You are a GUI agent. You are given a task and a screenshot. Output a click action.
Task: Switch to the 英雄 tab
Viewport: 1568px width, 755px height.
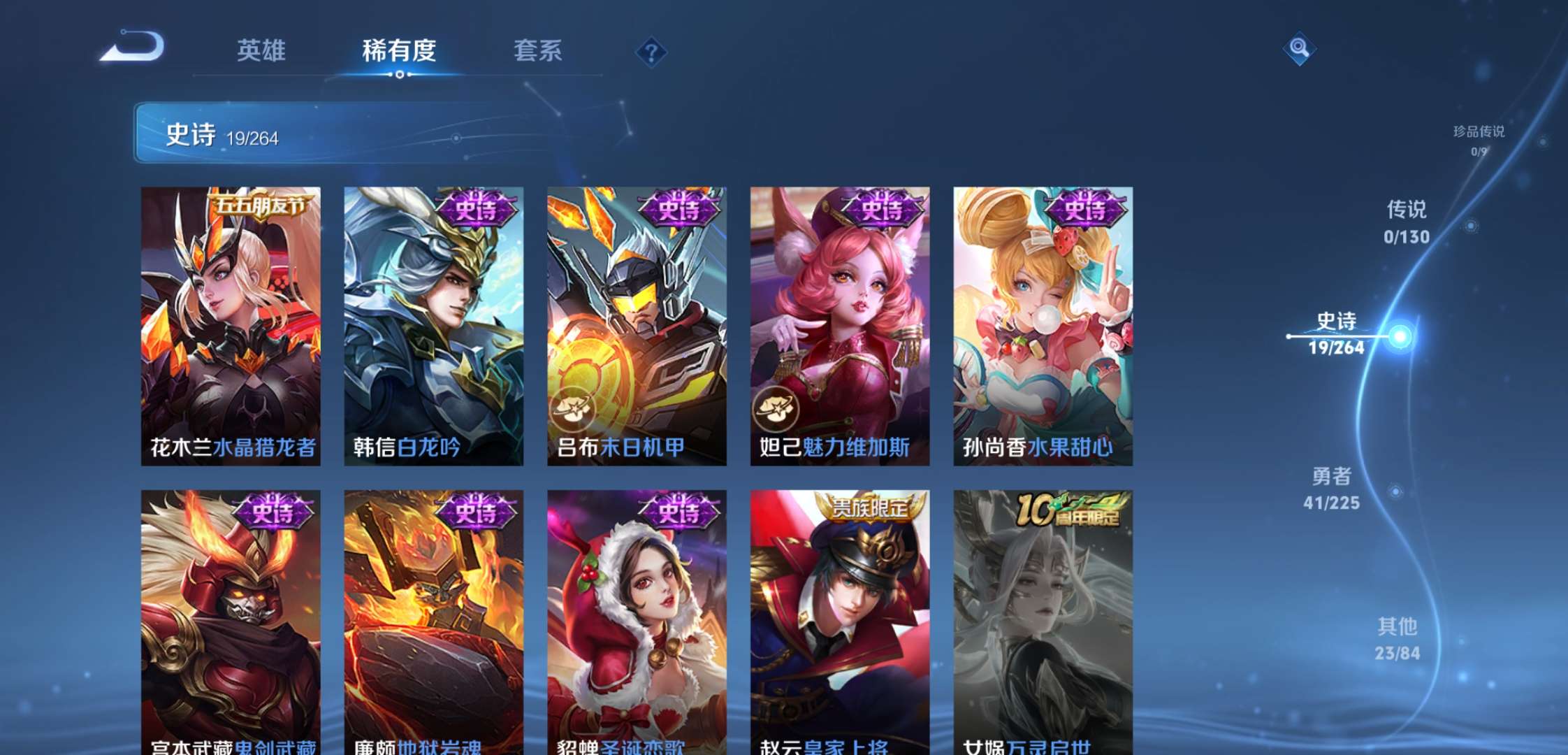[x=262, y=50]
